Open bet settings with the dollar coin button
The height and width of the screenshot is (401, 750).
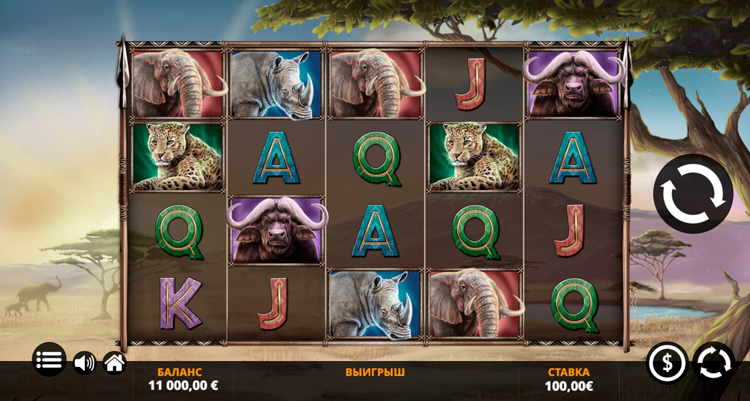(x=667, y=362)
